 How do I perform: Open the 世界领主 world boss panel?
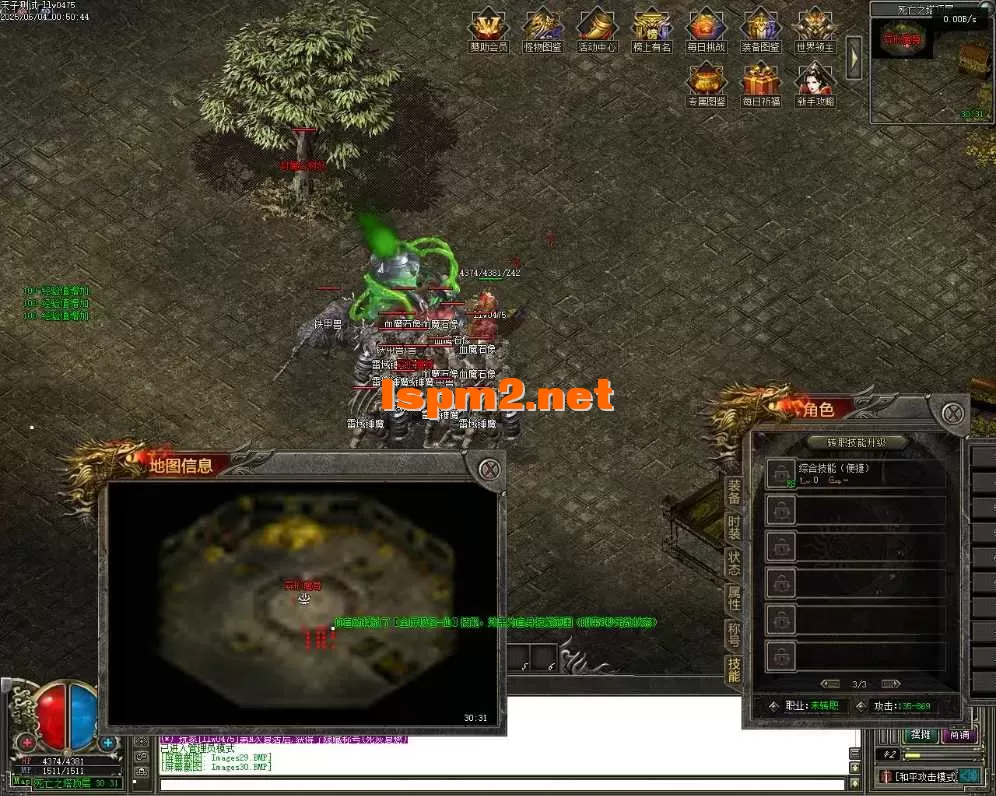point(815,27)
